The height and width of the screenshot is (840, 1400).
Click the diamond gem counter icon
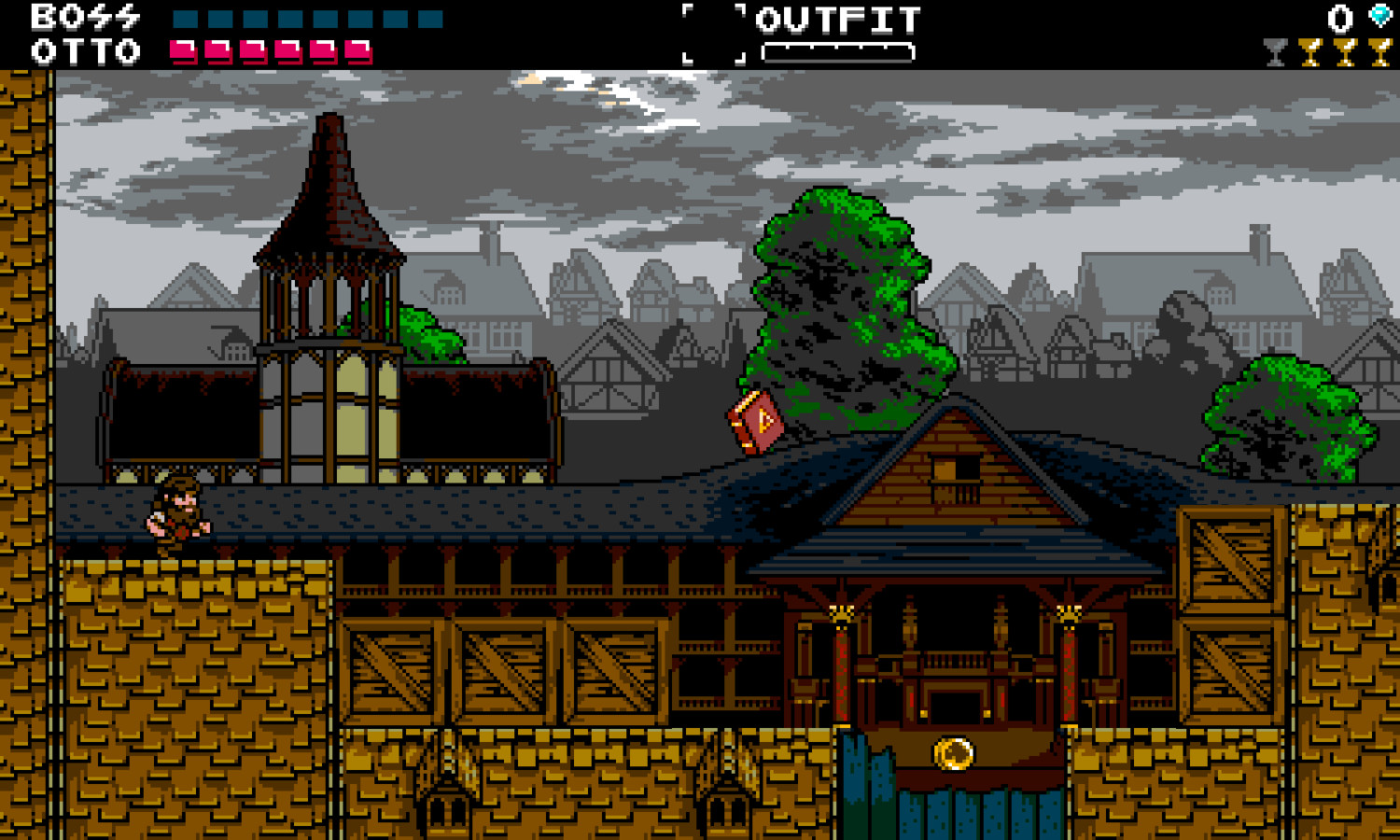point(1379,16)
